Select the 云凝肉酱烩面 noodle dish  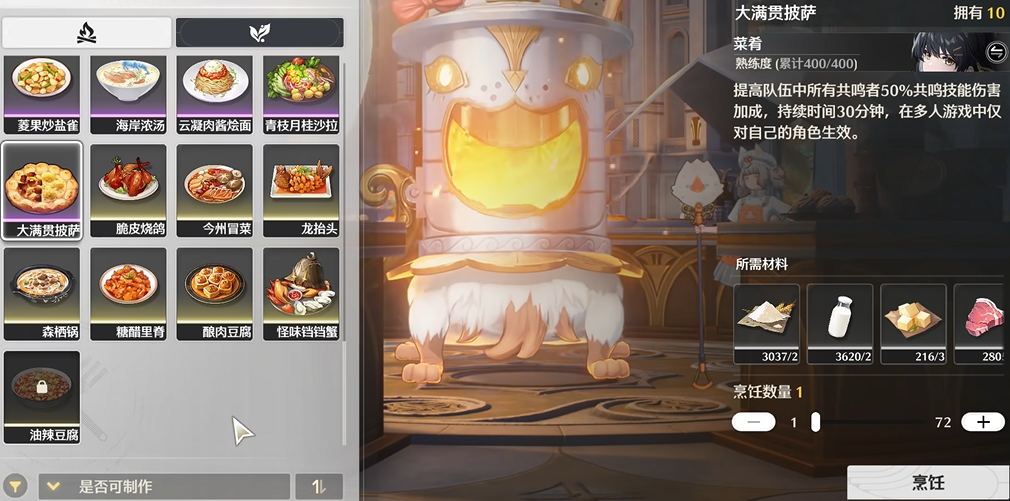(x=214, y=87)
